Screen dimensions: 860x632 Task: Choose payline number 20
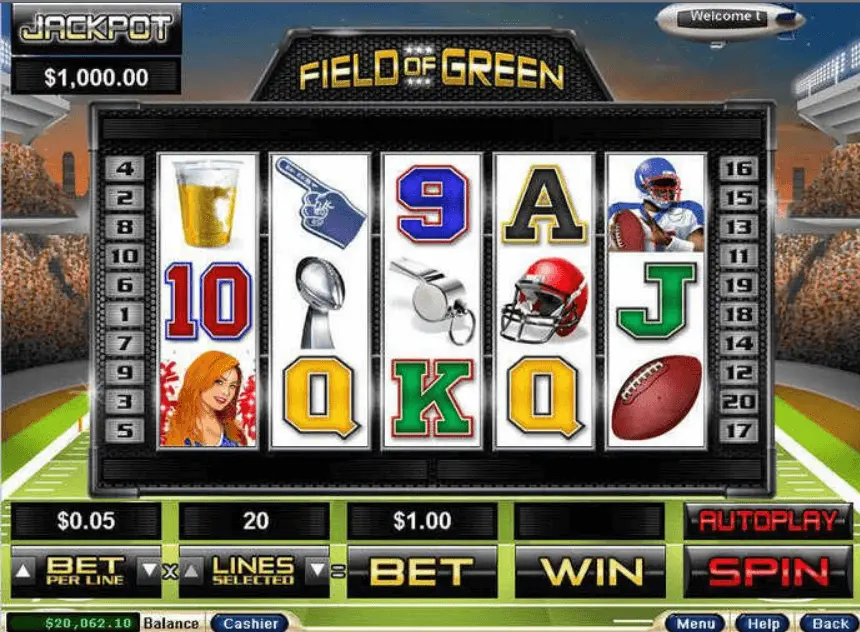click(737, 402)
